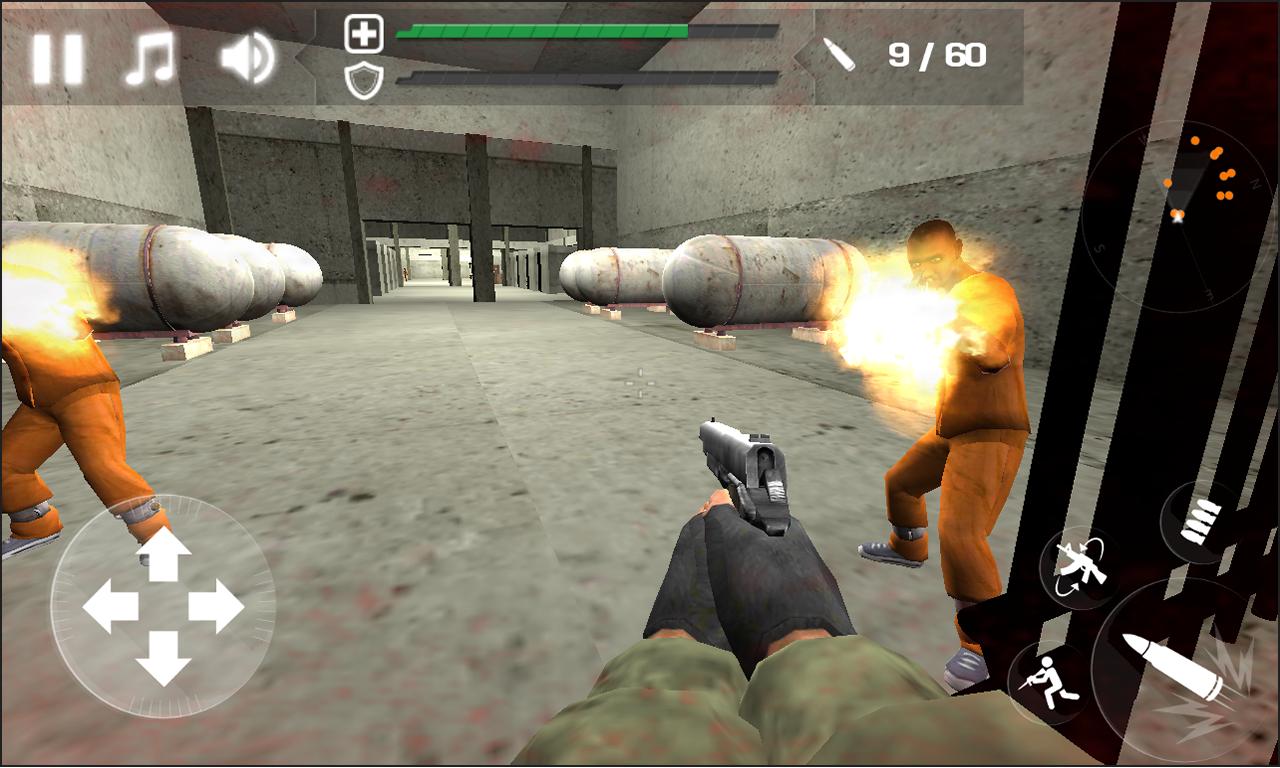Move backward with the down arrow

[x=163, y=658]
